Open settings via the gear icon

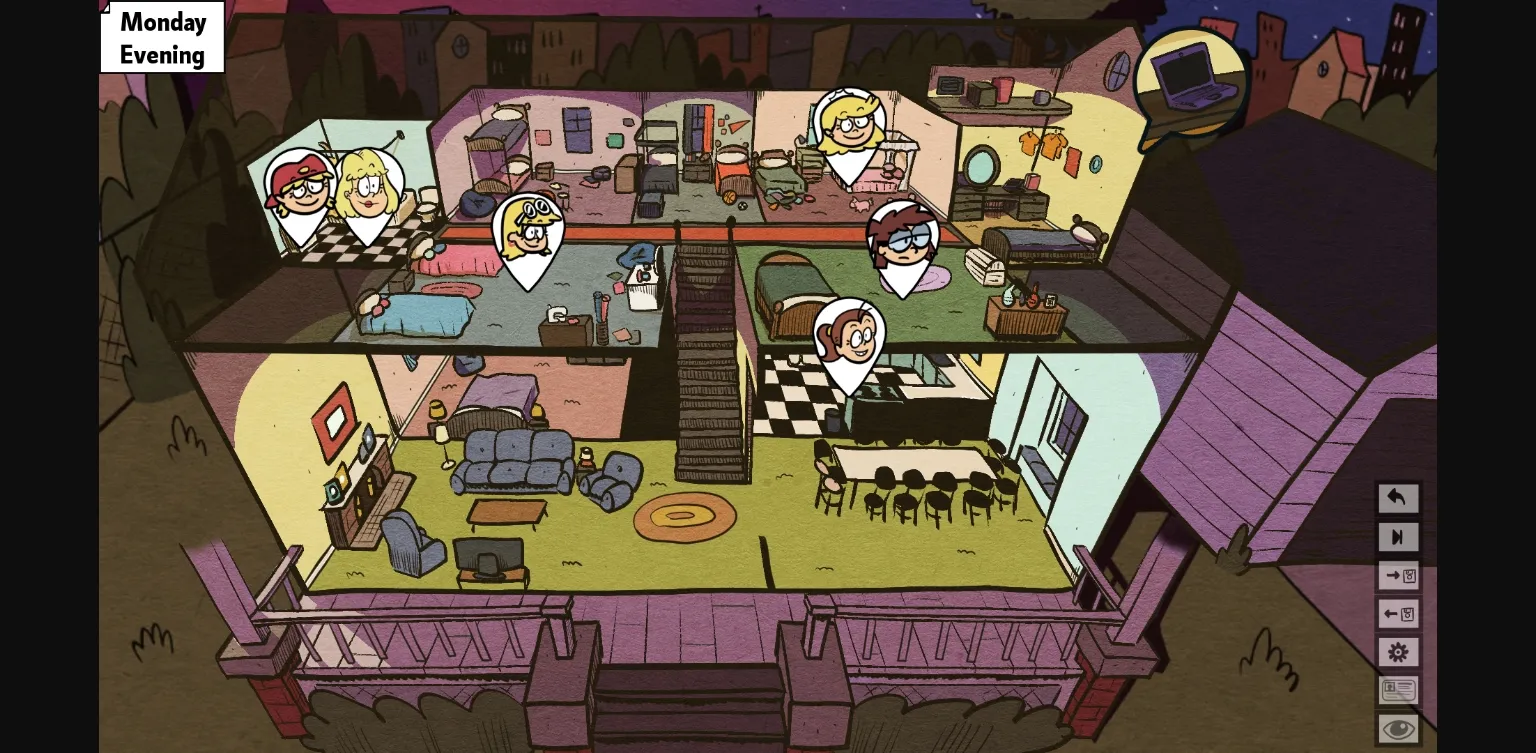click(x=1398, y=652)
